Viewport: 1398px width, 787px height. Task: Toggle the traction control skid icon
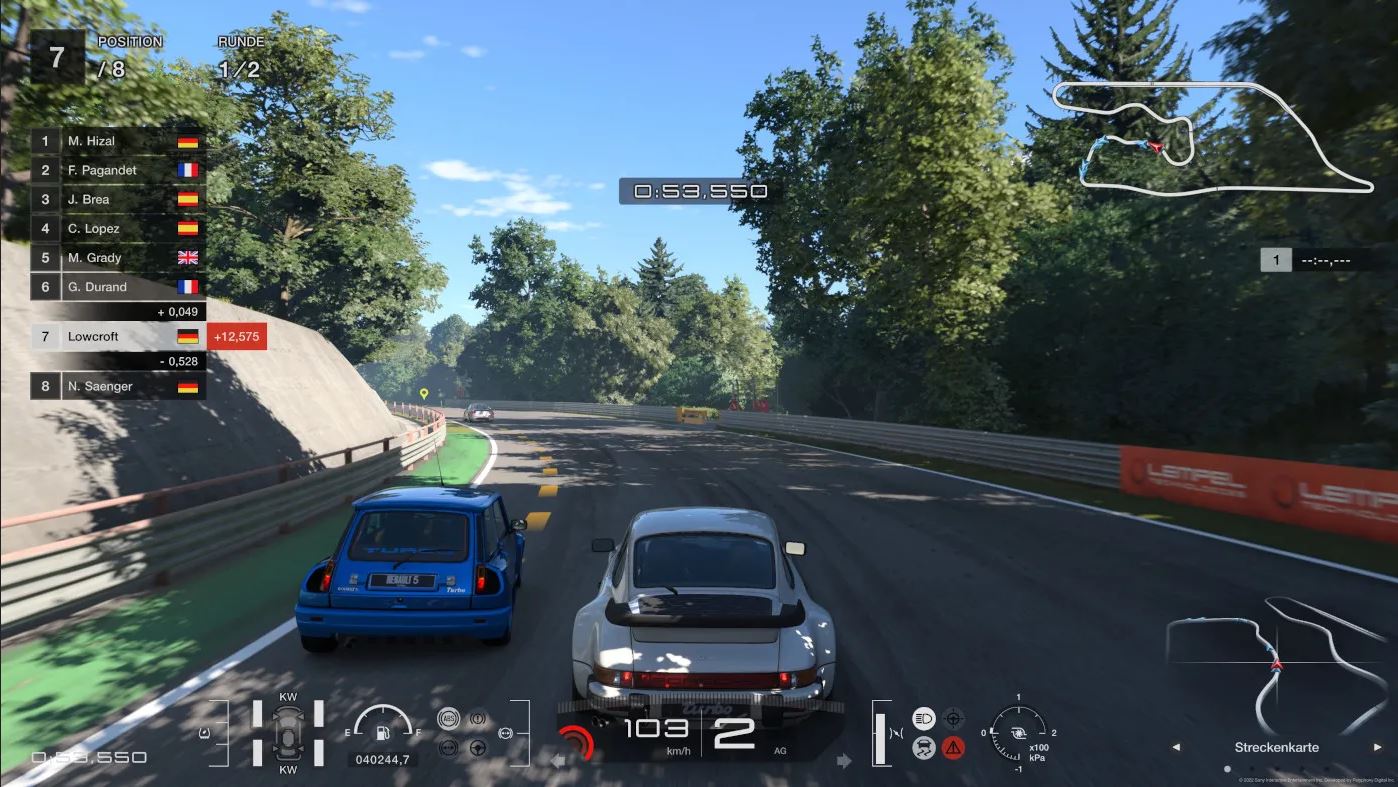pos(924,747)
